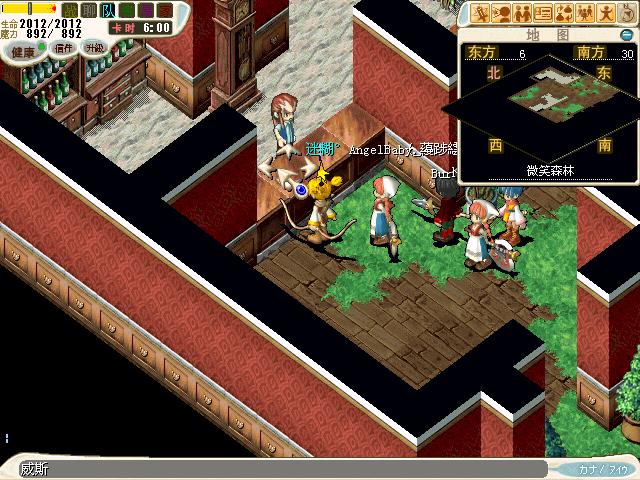Toggle the 聊 chat mode button

89,11
